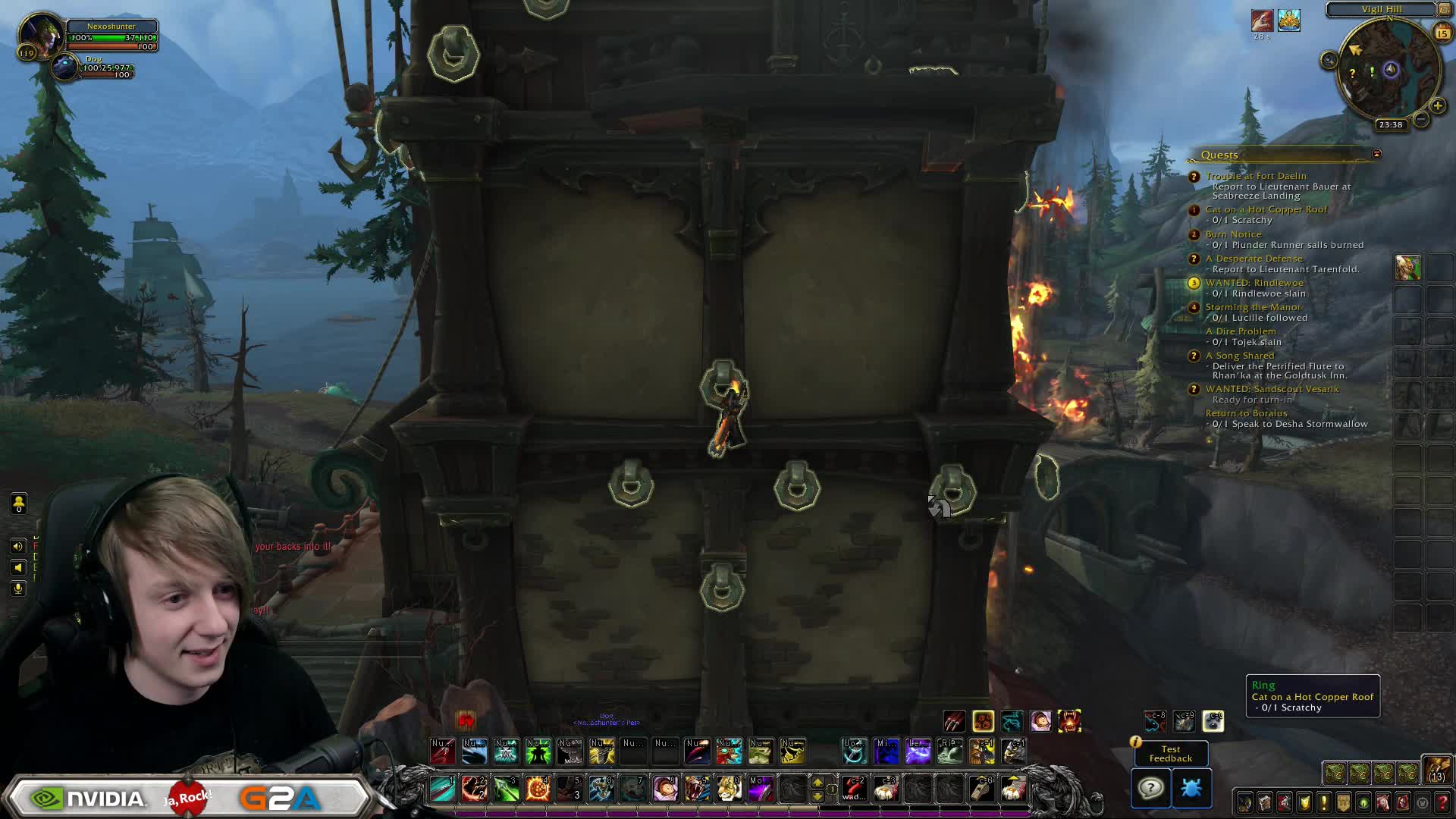Viewport: 1456px width, 819px height.
Task: Toggle the pet bar claw attack ability
Action: (954, 721)
